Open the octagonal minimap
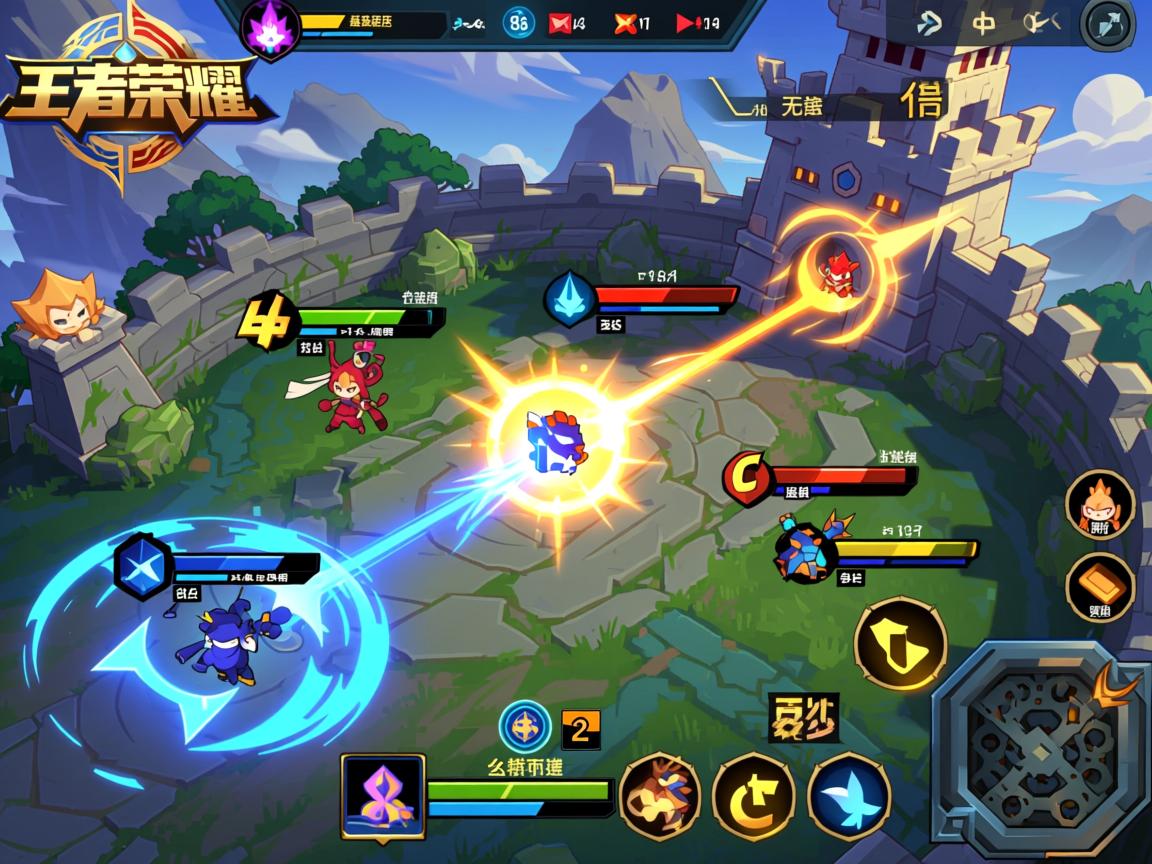Viewport: 1152px width, 864px height. tap(1037, 747)
